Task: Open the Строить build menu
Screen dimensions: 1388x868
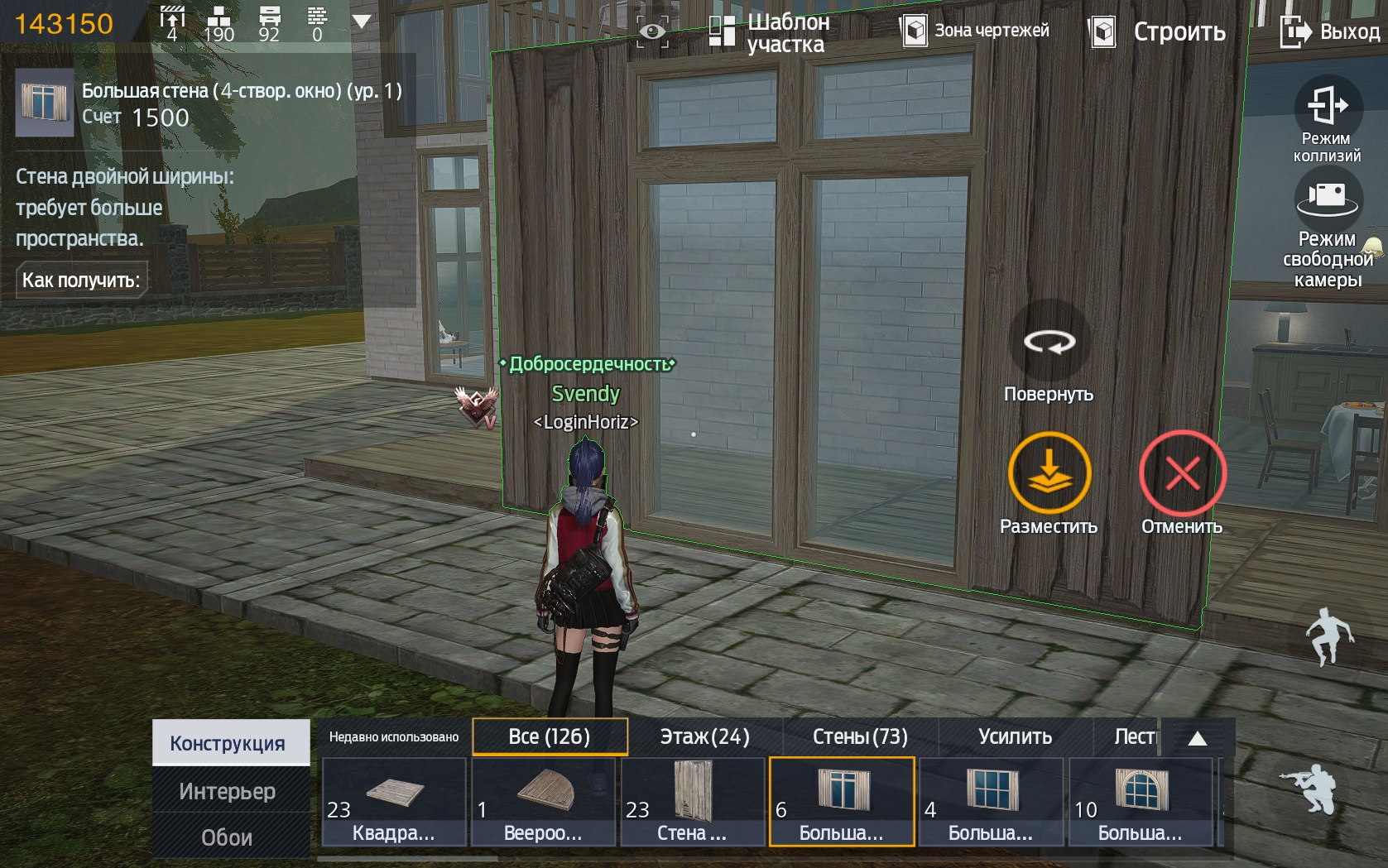Action: pyautogui.click(x=1158, y=32)
